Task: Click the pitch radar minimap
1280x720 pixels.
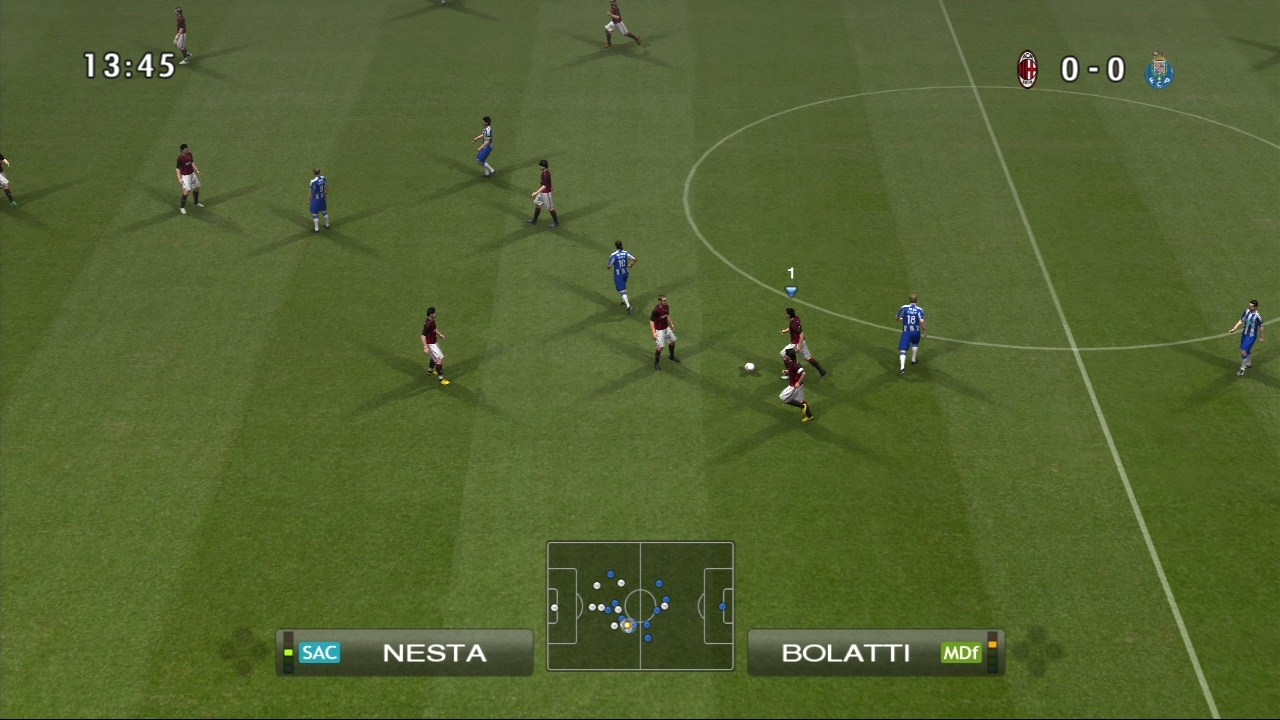Action: coord(640,606)
